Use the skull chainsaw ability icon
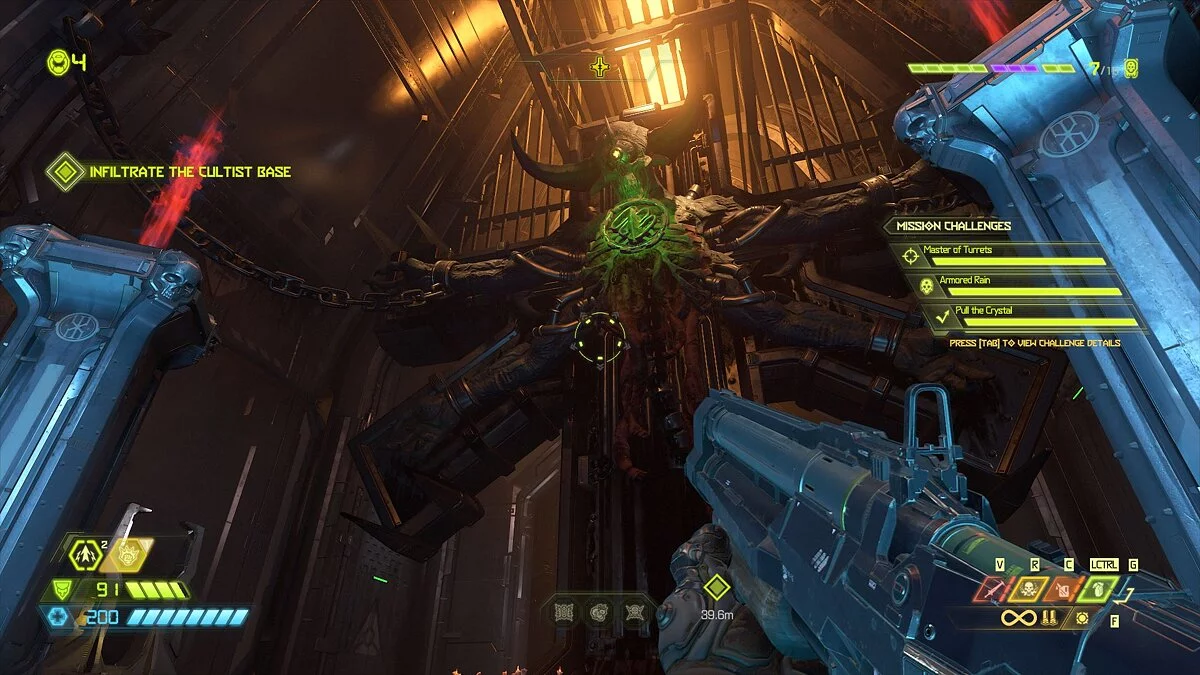Viewport: 1200px width, 675px height. (1030, 590)
